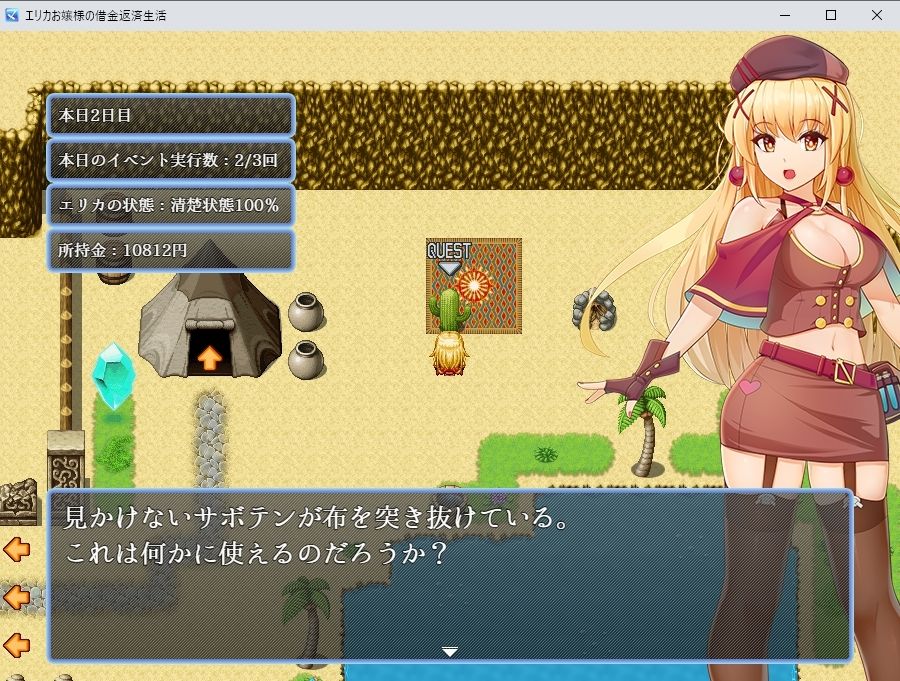Close the game window
The height and width of the screenshot is (681, 900).
(877, 15)
